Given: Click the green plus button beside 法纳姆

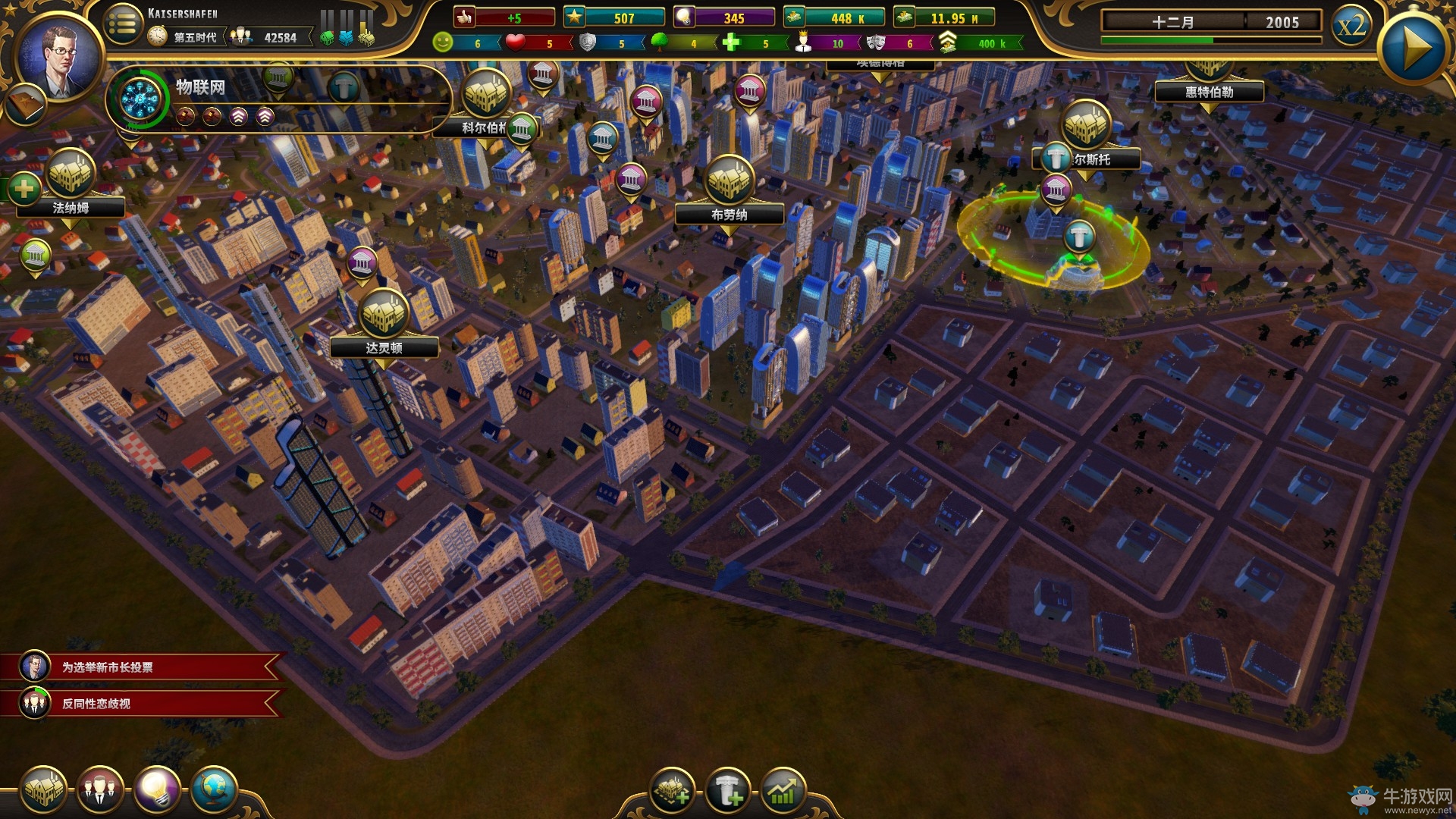Looking at the screenshot, I should tap(24, 188).
